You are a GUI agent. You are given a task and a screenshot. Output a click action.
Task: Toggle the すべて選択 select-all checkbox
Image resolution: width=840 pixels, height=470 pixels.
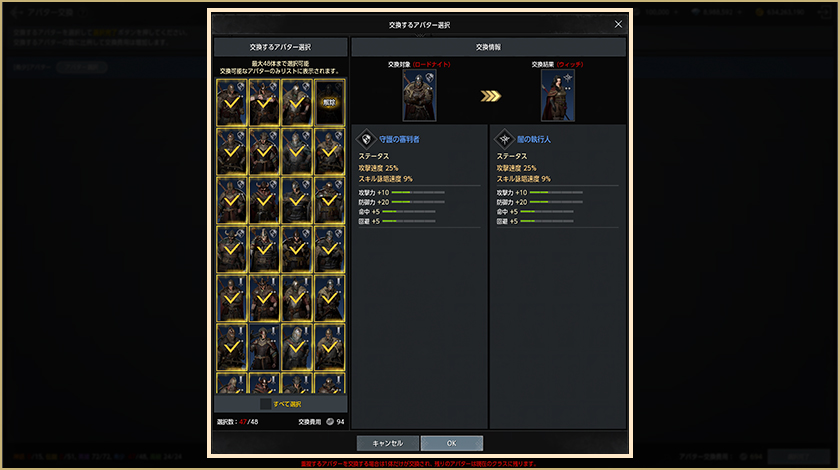[x=266, y=404]
